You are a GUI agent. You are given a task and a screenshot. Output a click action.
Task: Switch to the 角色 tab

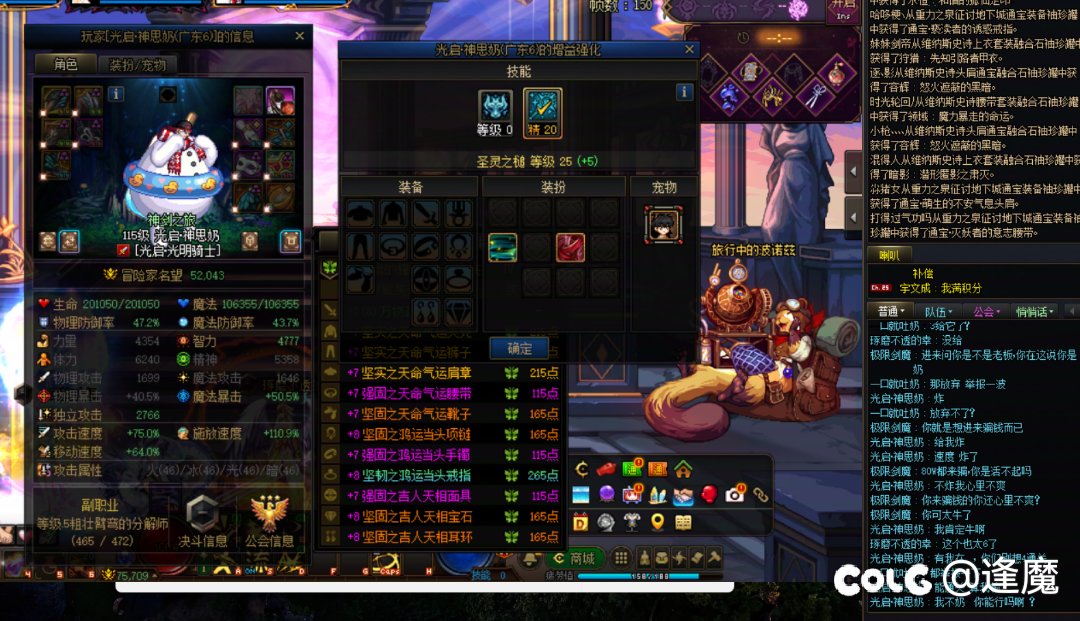tap(65, 64)
